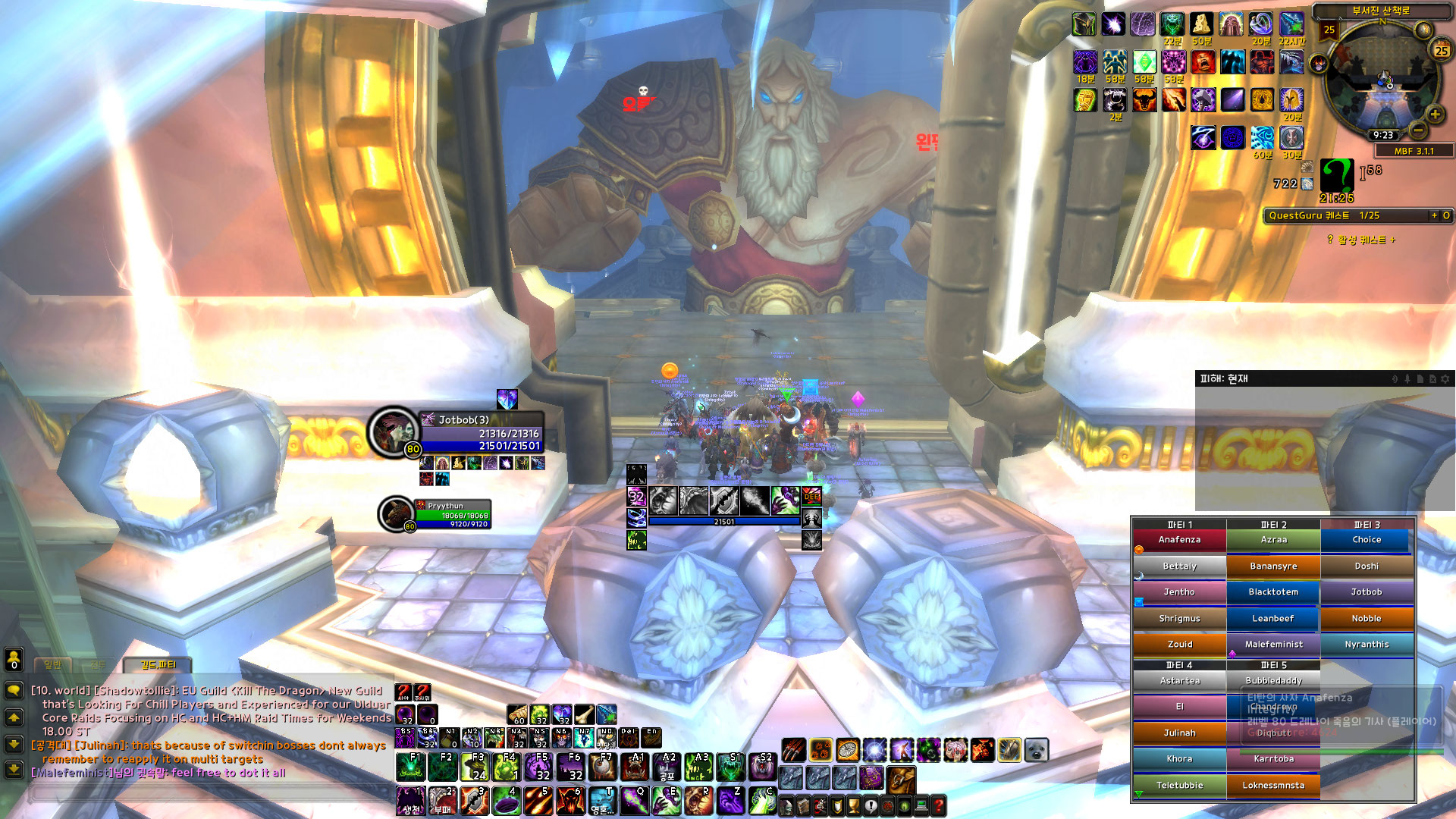This screenshot has height=819, width=1456.
Task: Click the Teletubbie raid frame
Action: coord(1179,786)
